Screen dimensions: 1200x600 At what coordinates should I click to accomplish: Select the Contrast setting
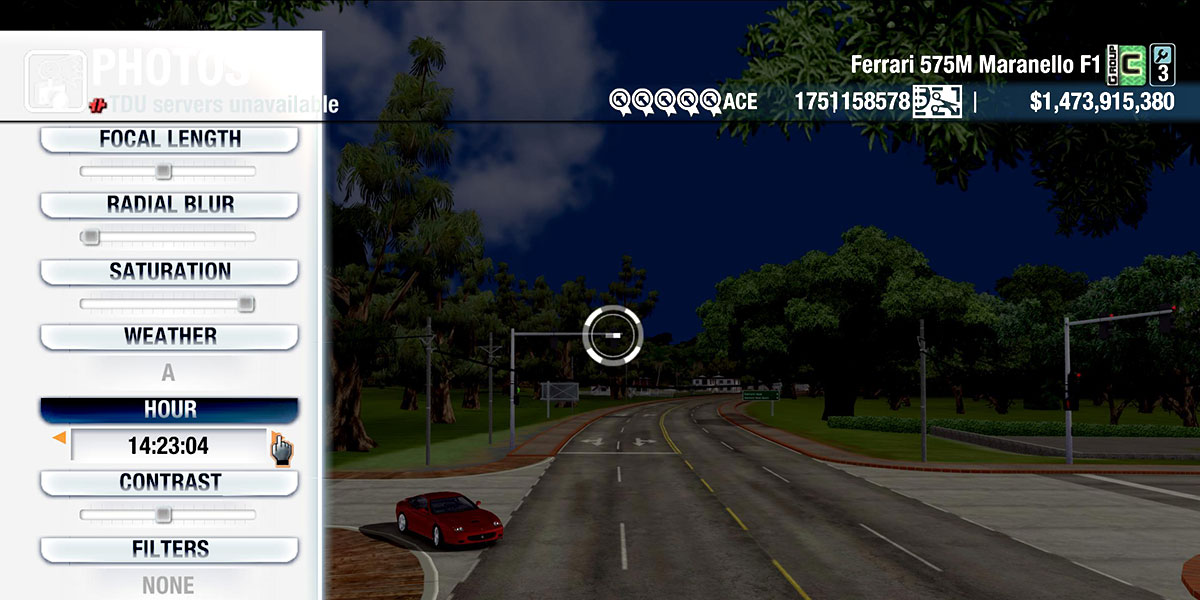169,483
